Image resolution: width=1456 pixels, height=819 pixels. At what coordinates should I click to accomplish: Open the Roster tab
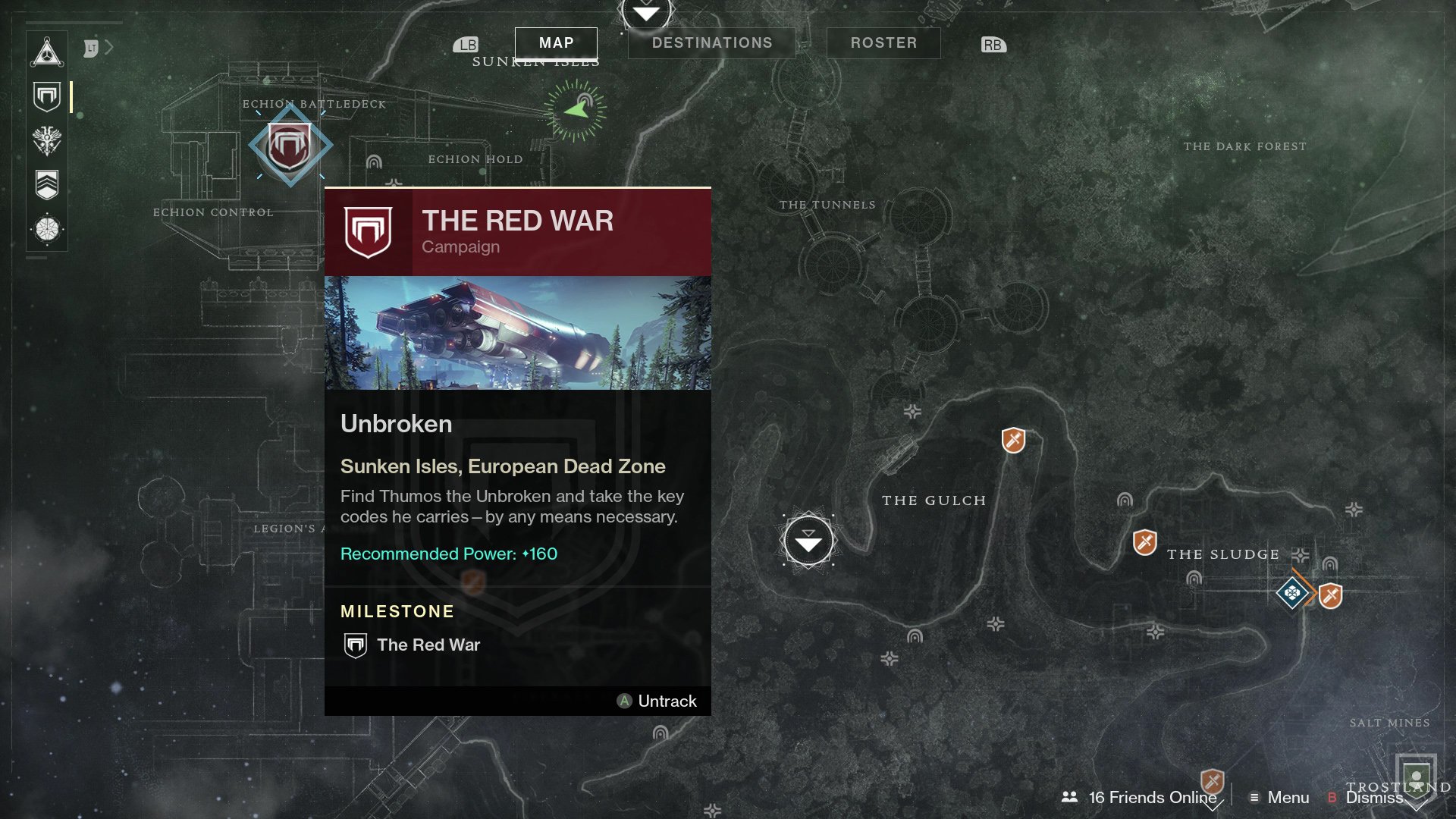(883, 43)
